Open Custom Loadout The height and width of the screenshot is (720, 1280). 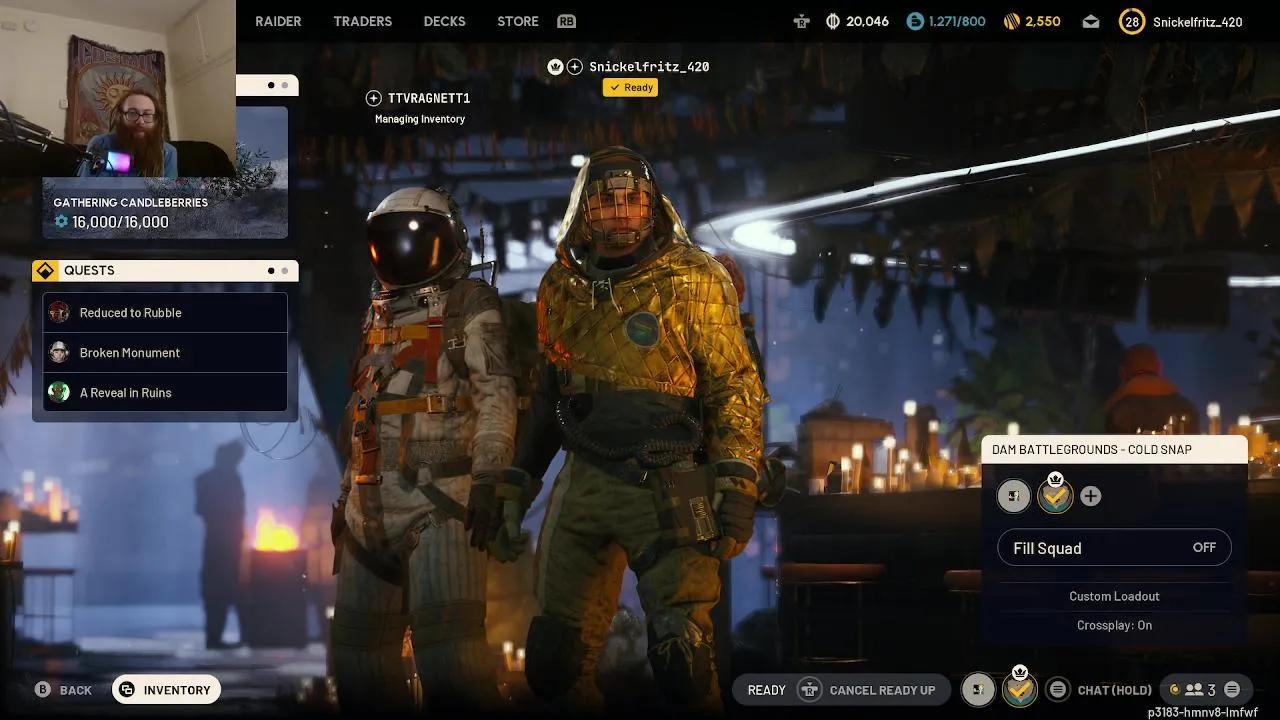tap(1114, 596)
